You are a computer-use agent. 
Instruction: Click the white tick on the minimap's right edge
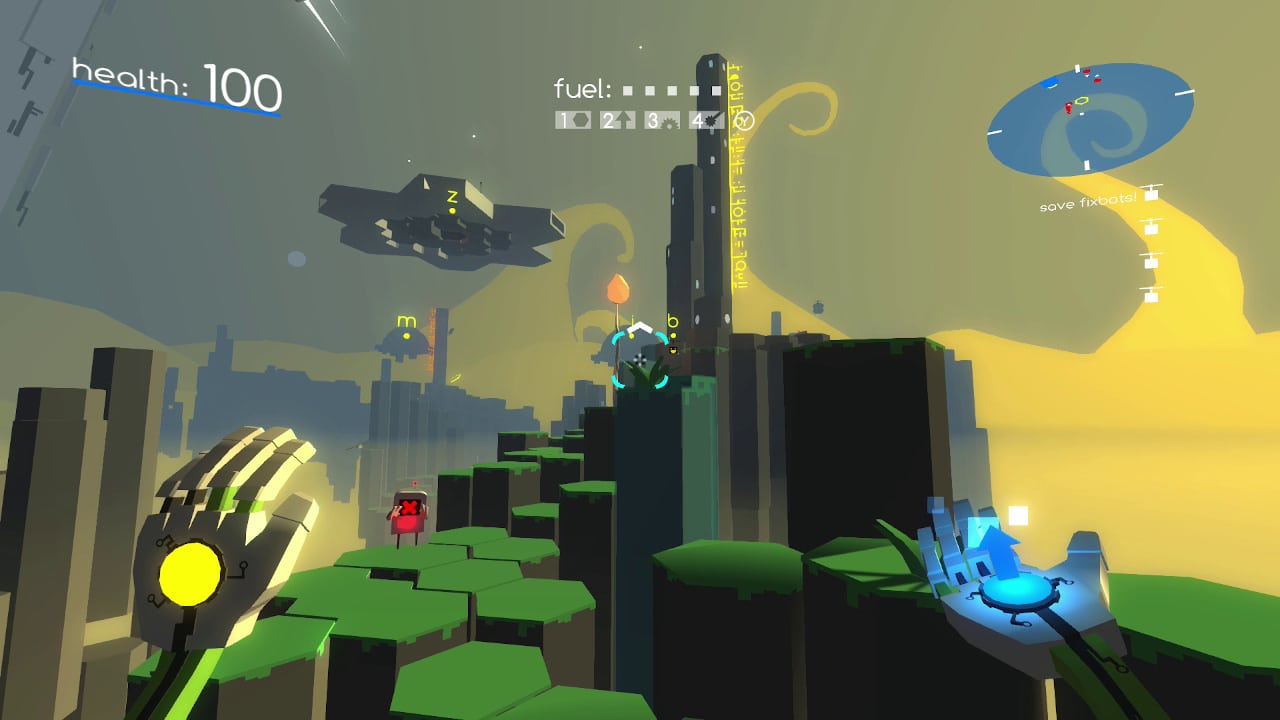(x=1184, y=91)
